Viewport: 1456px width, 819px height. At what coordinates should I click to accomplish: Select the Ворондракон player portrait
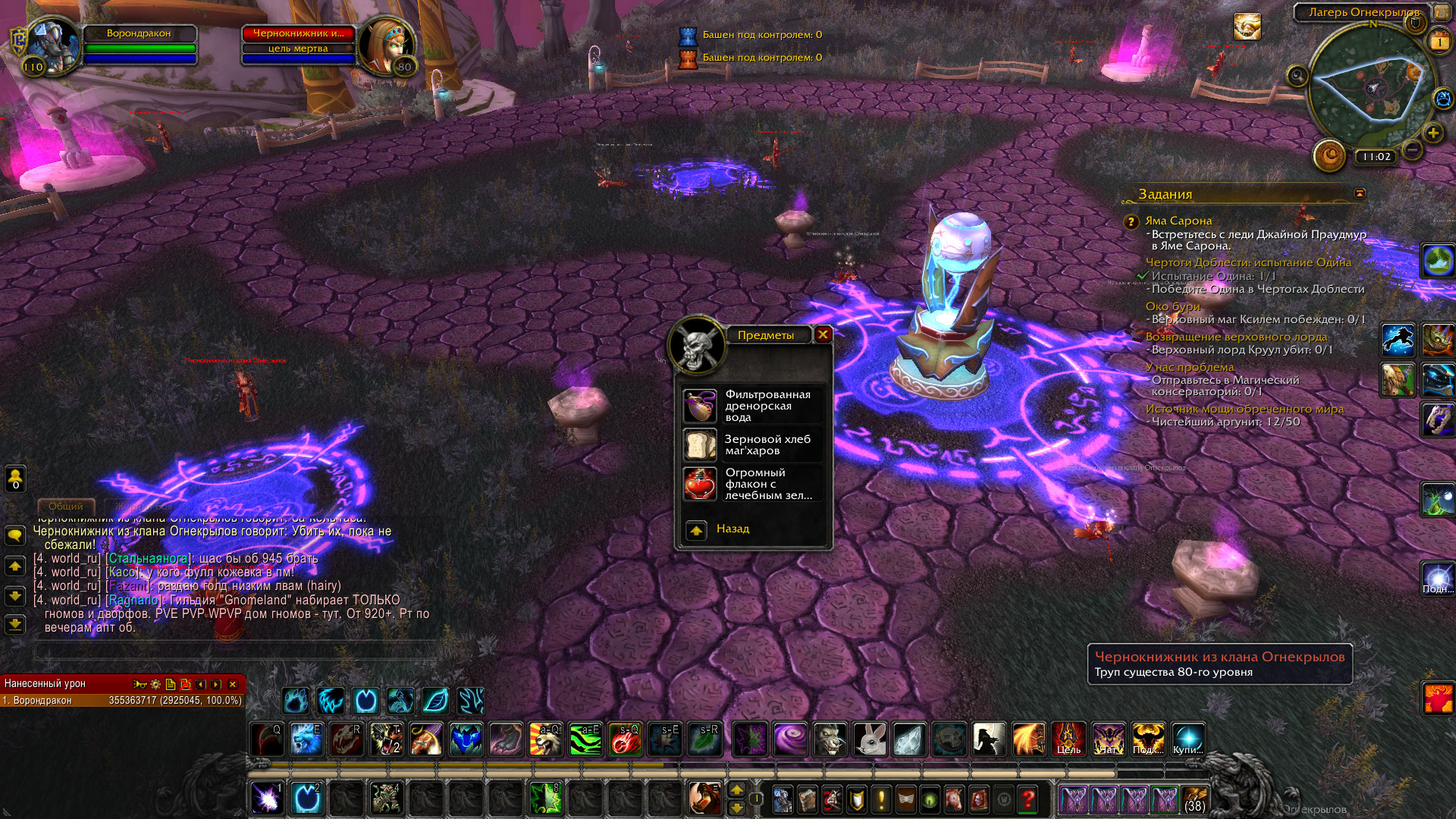[55, 45]
